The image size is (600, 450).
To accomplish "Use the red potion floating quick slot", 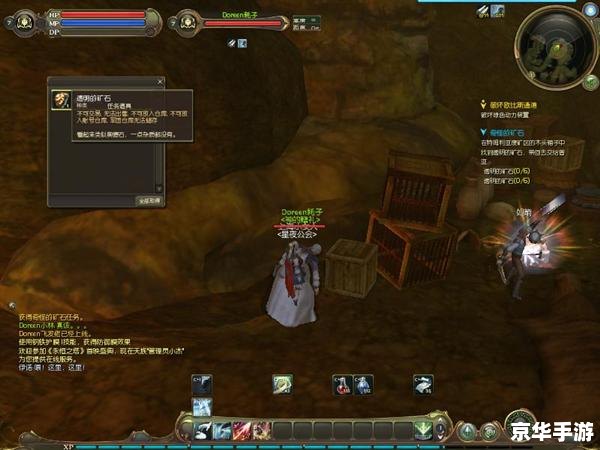I will (x=342, y=384).
